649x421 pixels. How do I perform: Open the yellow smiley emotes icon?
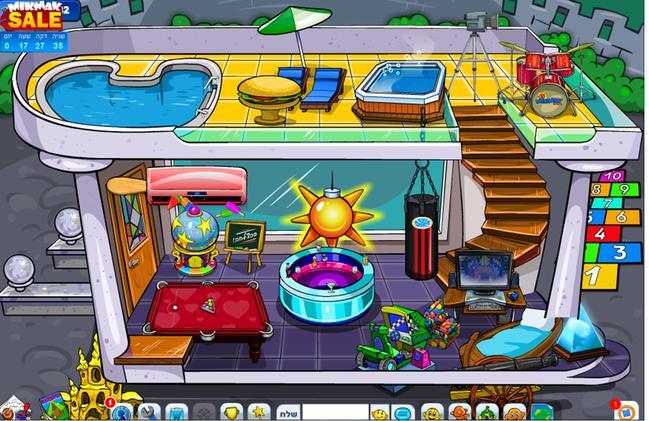(x=380, y=412)
